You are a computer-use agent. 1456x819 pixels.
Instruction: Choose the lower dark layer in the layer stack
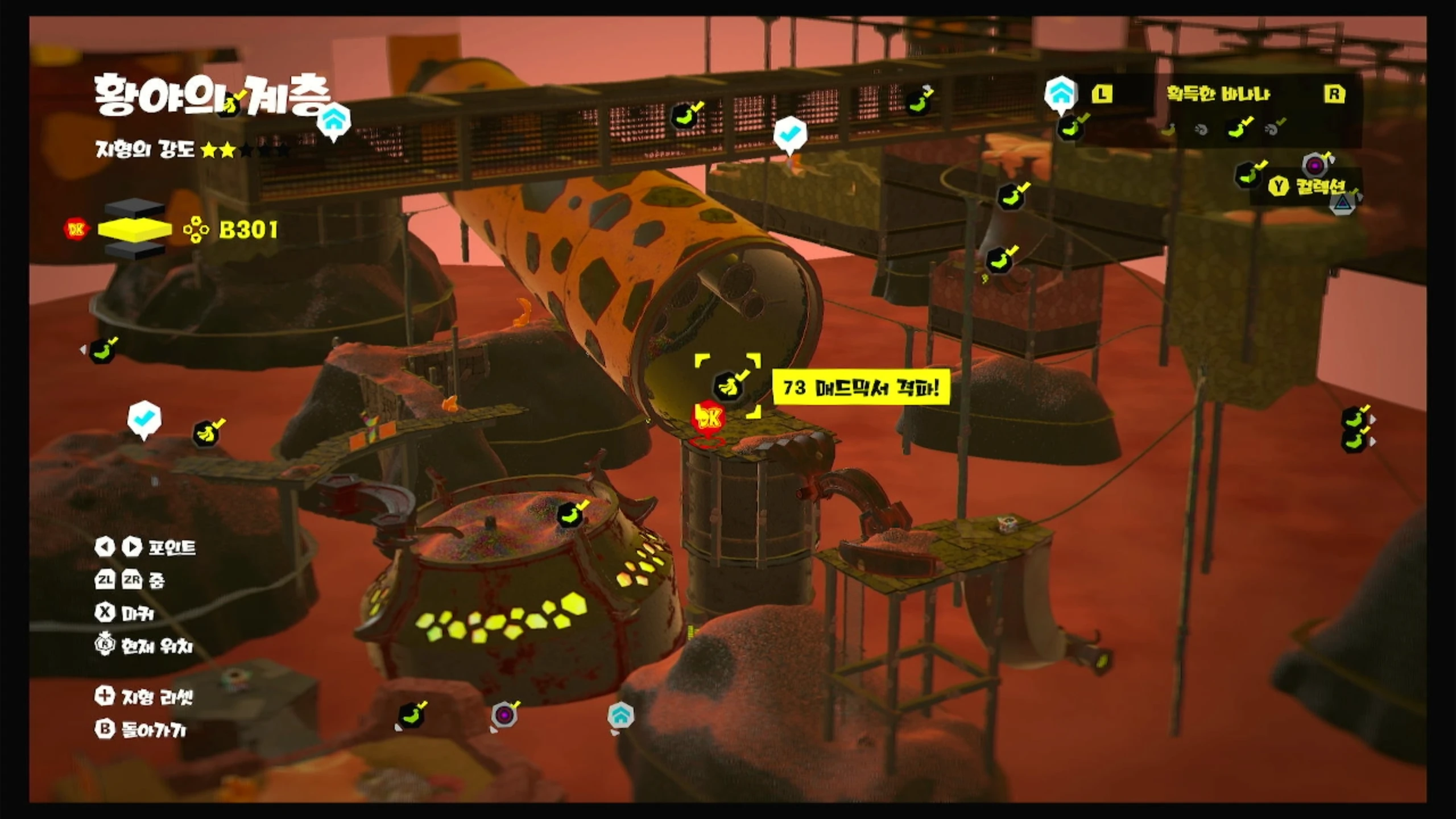pos(135,250)
